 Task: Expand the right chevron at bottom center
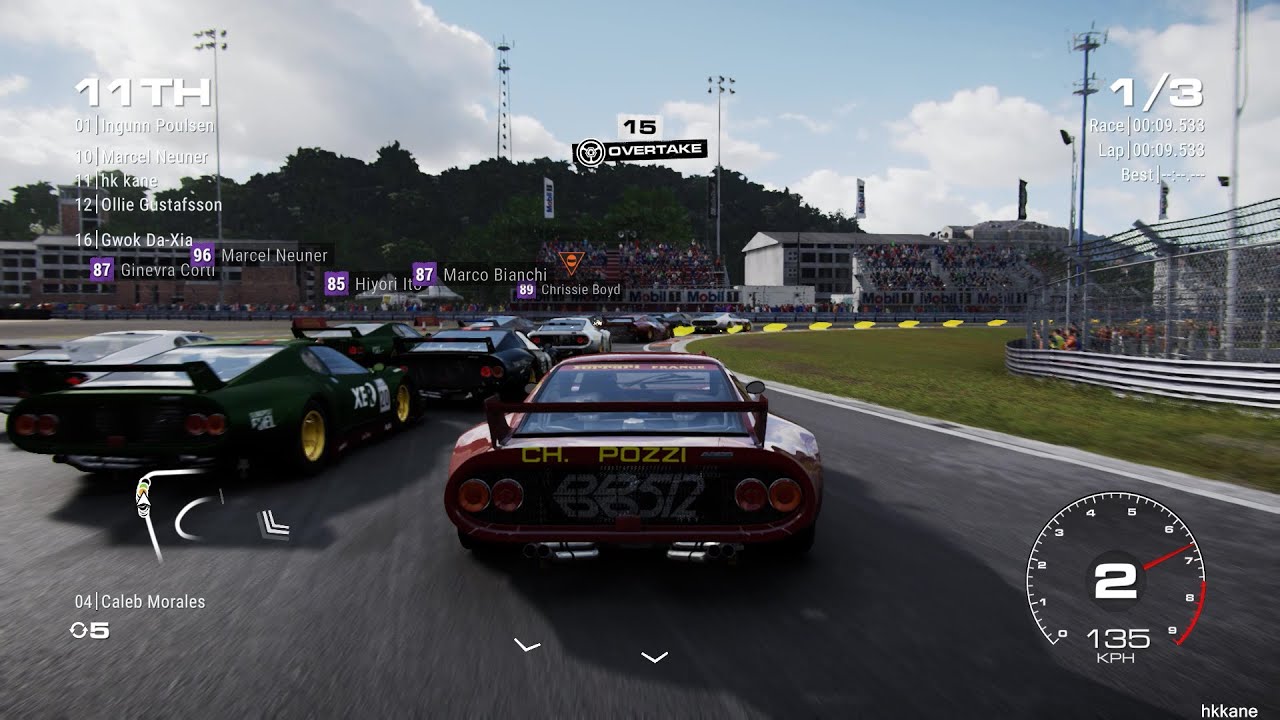point(655,655)
